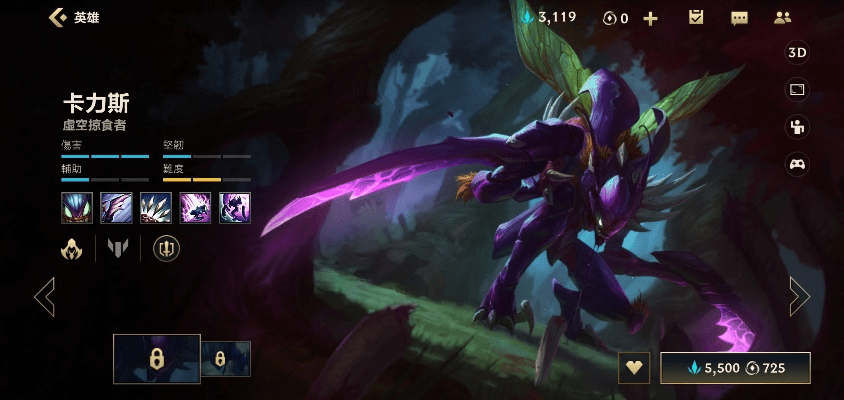This screenshot has height=400, width=844.
Task: Open the friends list icon
Action: 782,18
